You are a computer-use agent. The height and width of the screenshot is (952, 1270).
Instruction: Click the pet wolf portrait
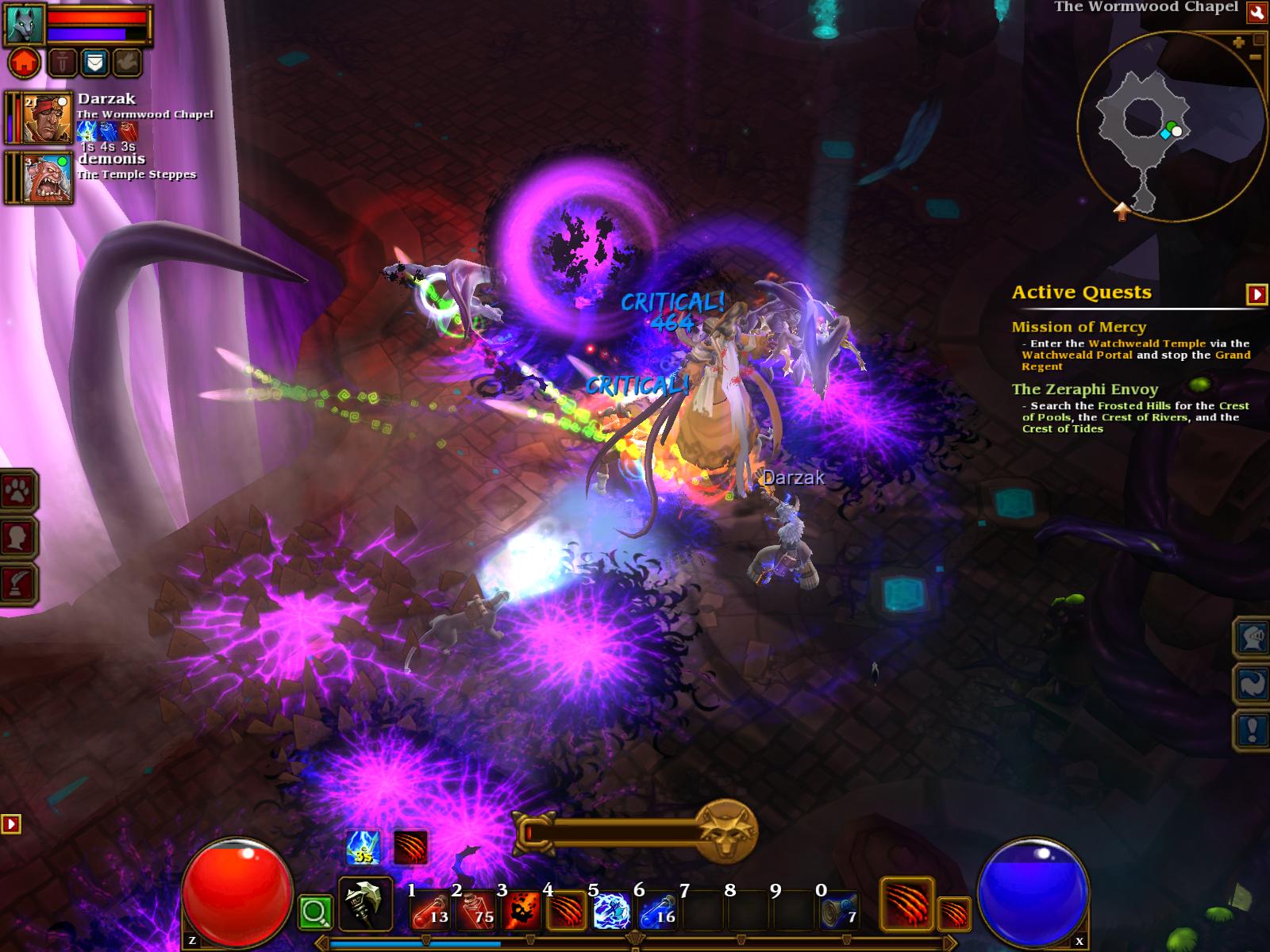pos(22,24)
